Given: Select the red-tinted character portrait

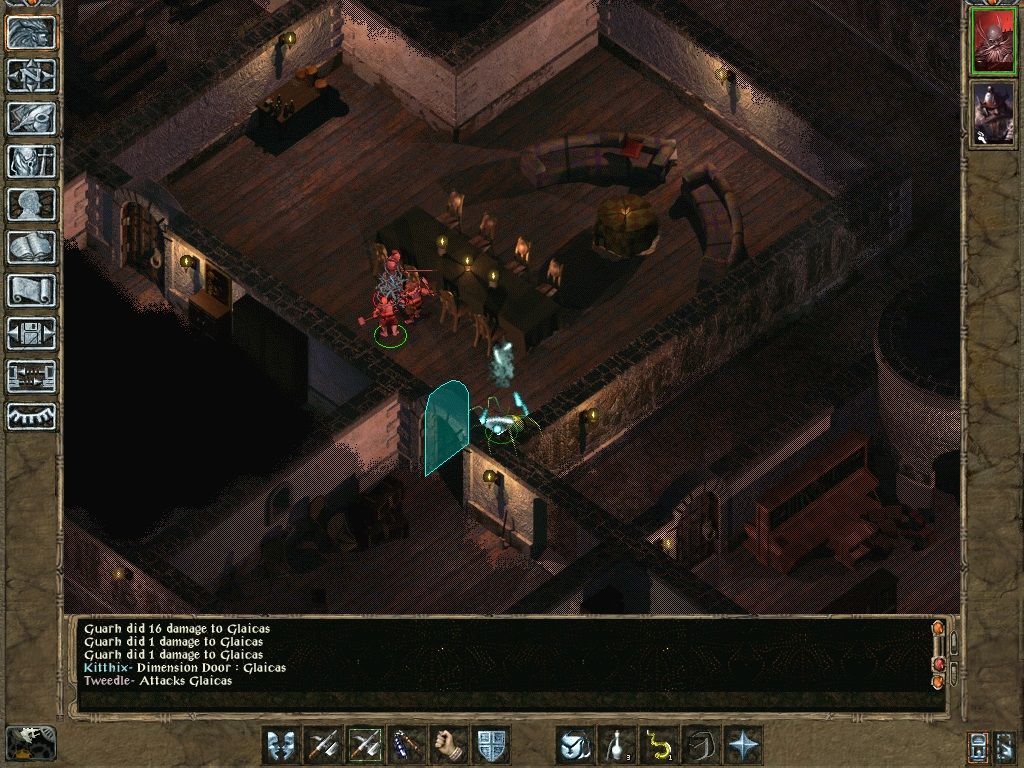Looking at the screenshot, I should coord(994,42).
